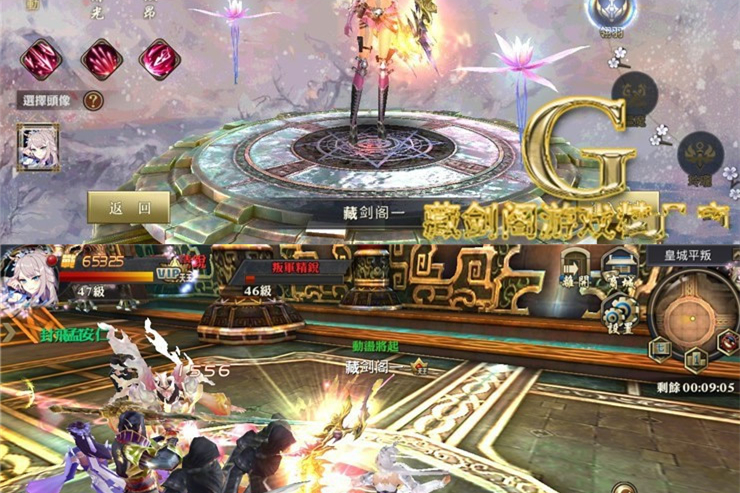Select the glowing top class emblem
The height and width of the screenshot is (493, 740).
coord(611,12)
